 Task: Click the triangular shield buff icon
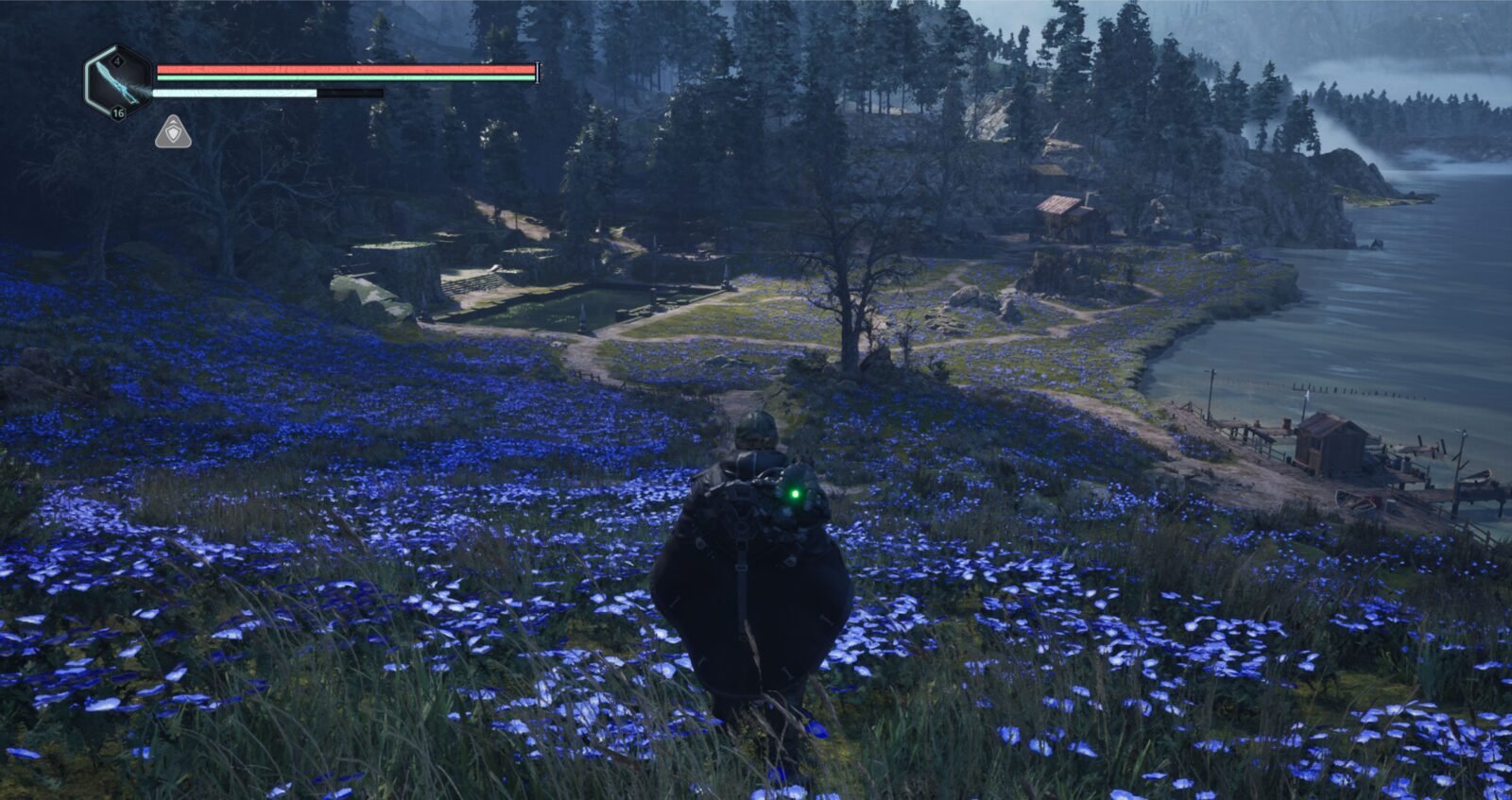173,133
